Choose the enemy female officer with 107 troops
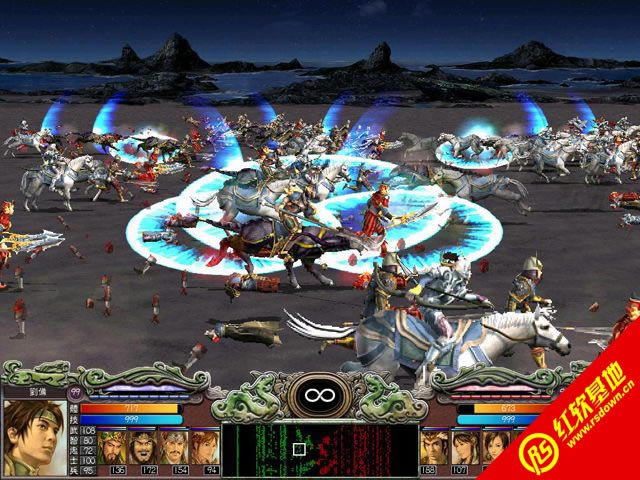 (x=464, y=447)
